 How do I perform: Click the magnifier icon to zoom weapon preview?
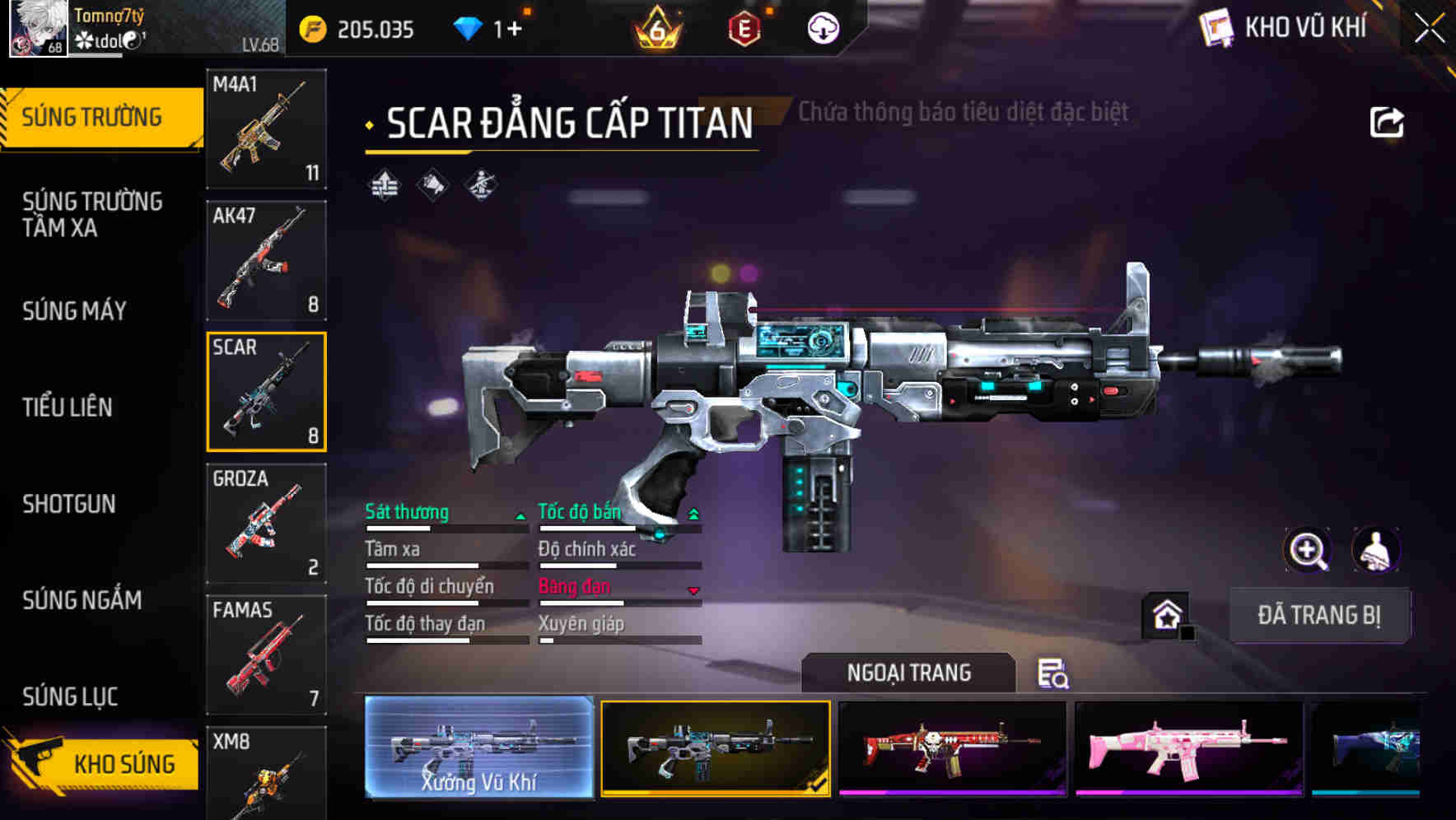click(1308, 550)
